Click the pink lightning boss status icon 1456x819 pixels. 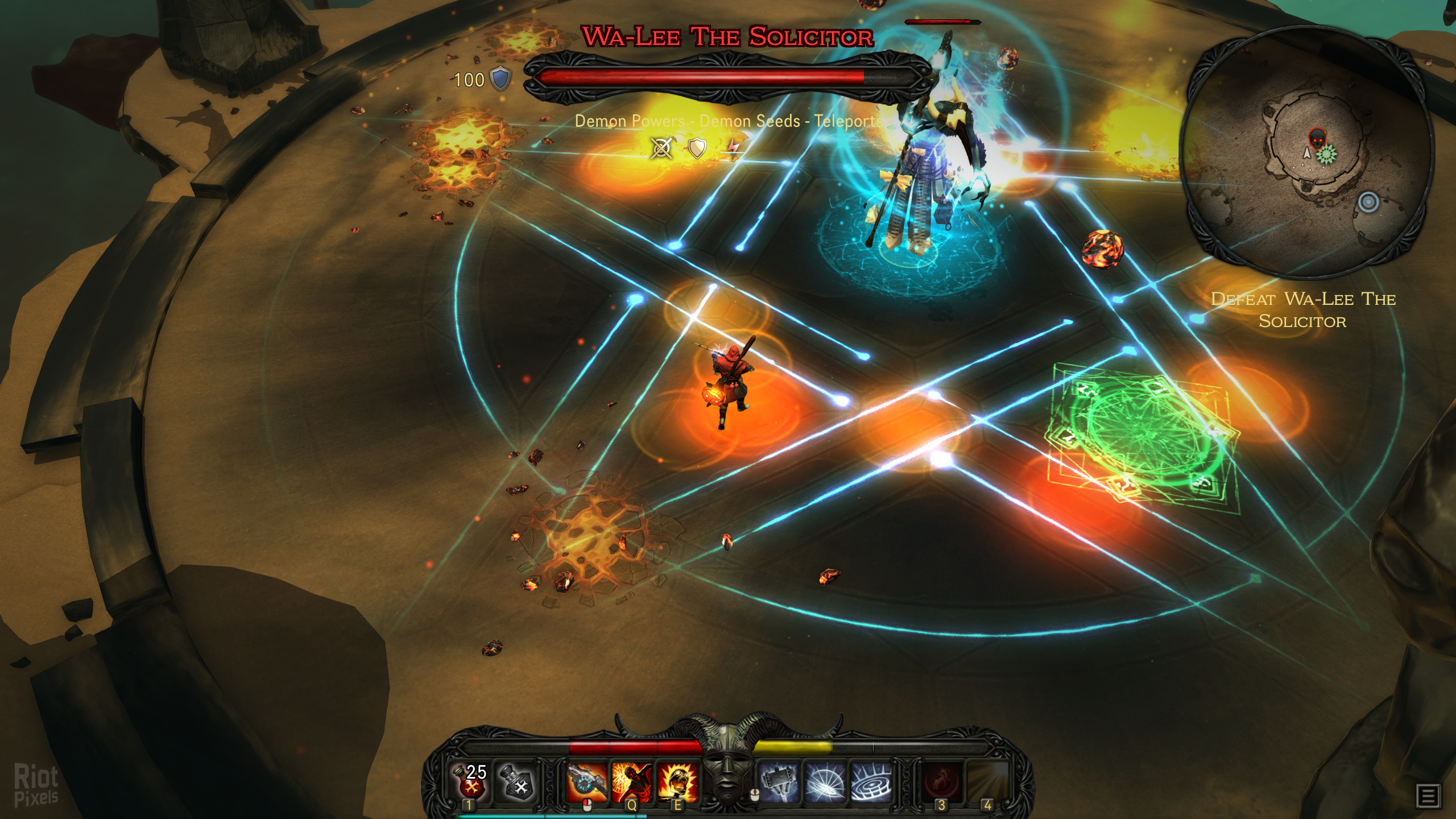pyautogui.click(x=733, y=148)
